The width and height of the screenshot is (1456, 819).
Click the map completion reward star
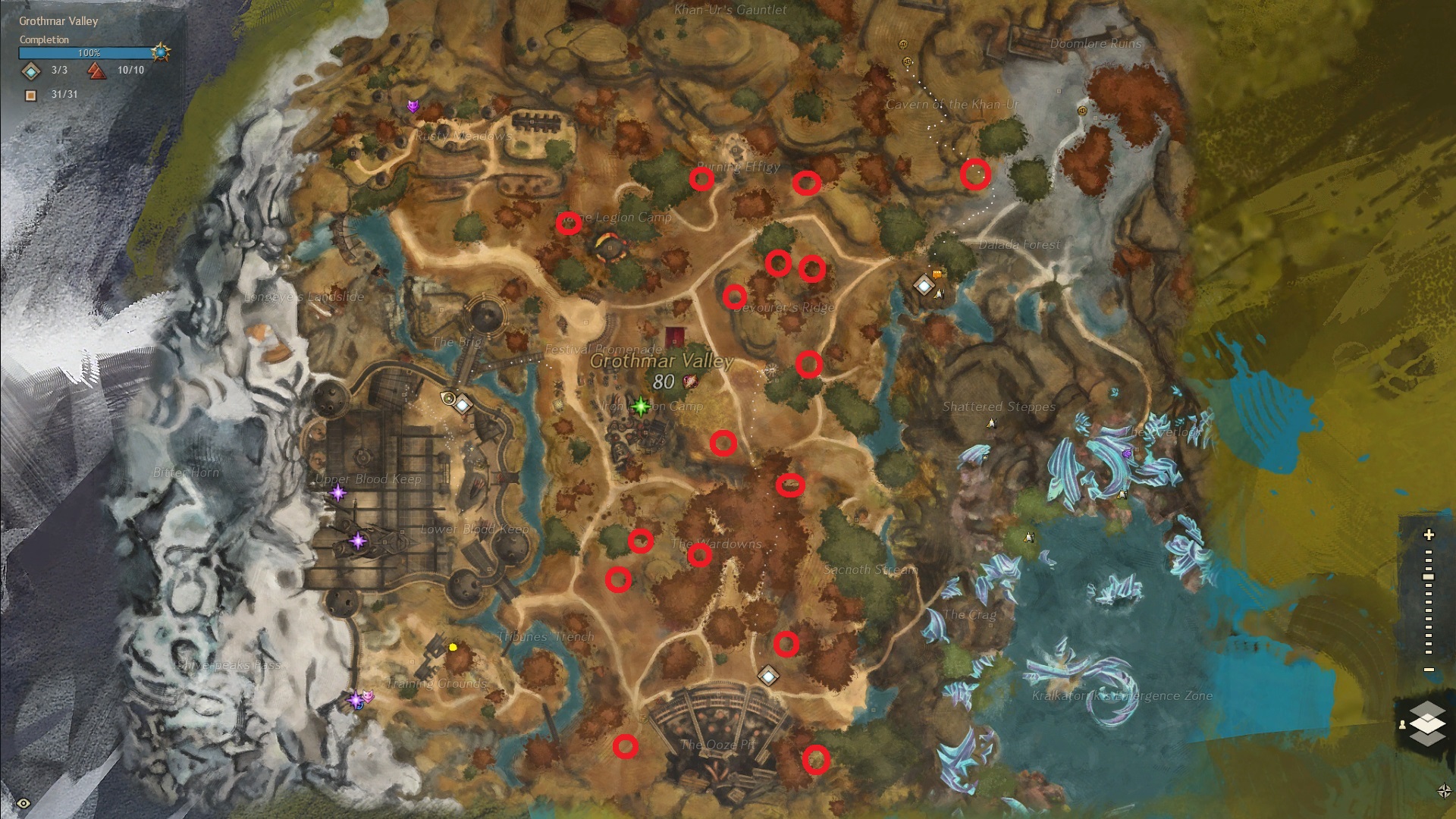click(x=160, y=52)
